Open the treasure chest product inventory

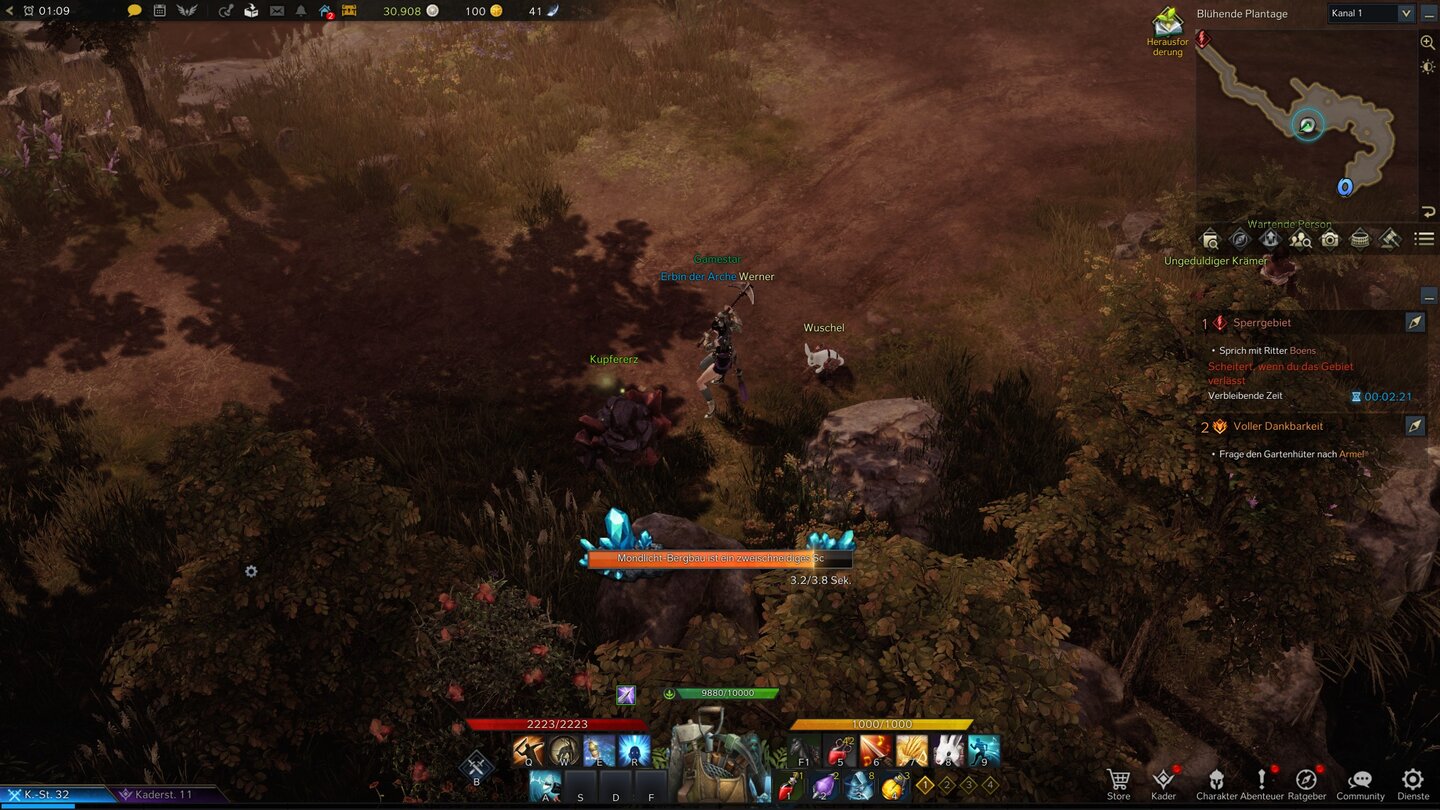coord(348,13)
